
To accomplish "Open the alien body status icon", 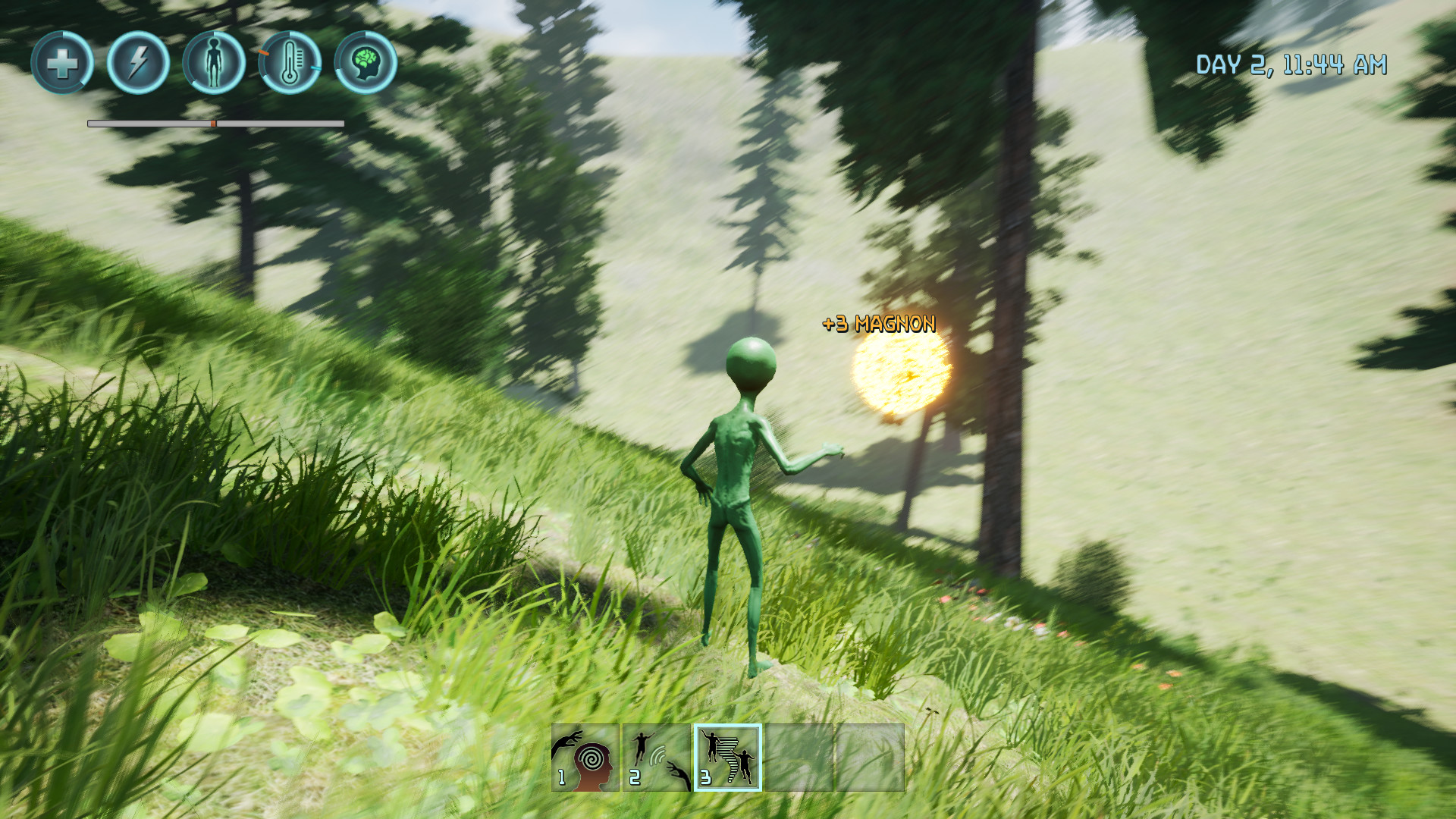I will [x=213, y=64].
